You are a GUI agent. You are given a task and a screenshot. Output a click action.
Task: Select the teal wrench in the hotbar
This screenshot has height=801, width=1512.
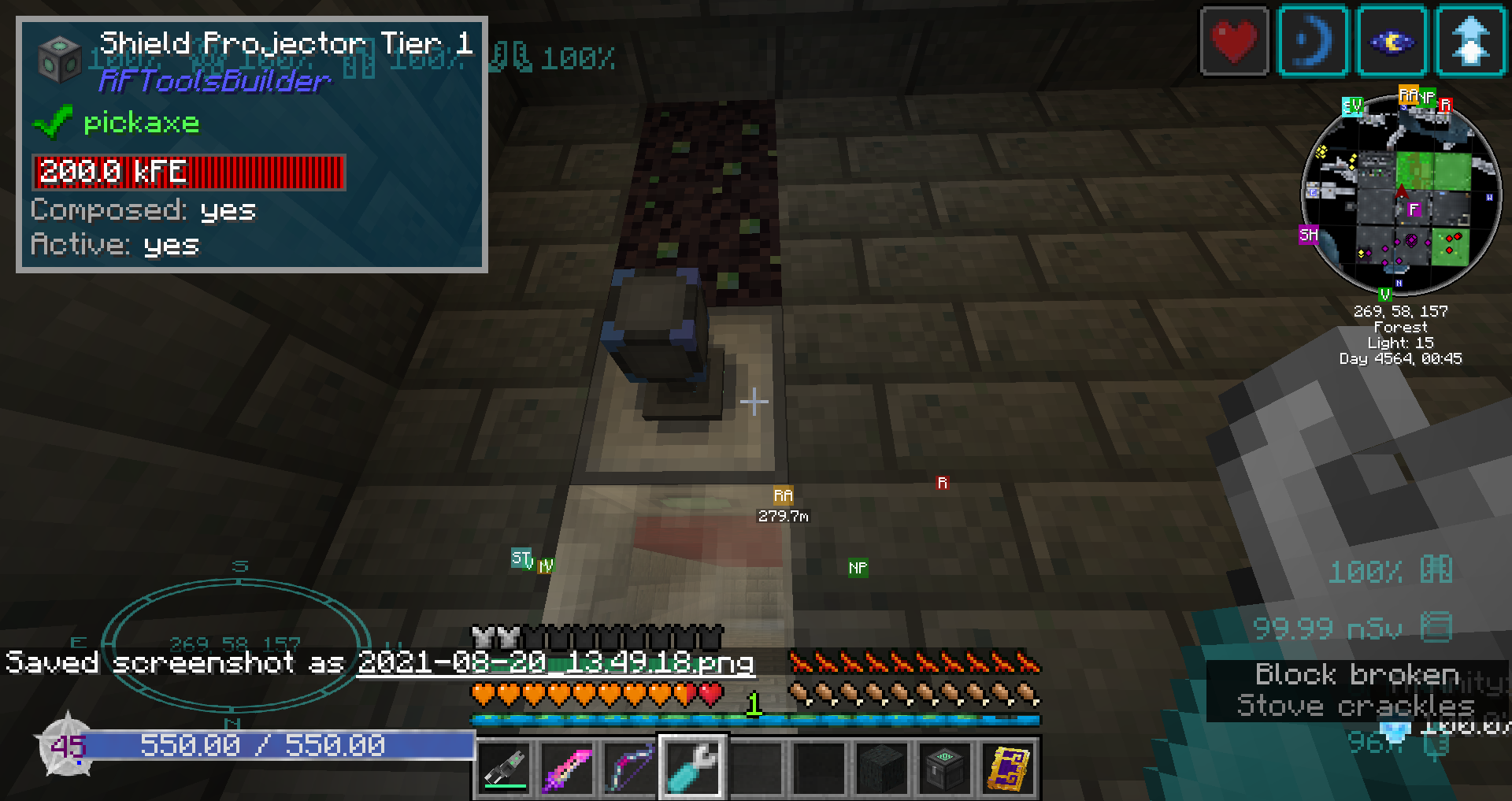point(691,768)
